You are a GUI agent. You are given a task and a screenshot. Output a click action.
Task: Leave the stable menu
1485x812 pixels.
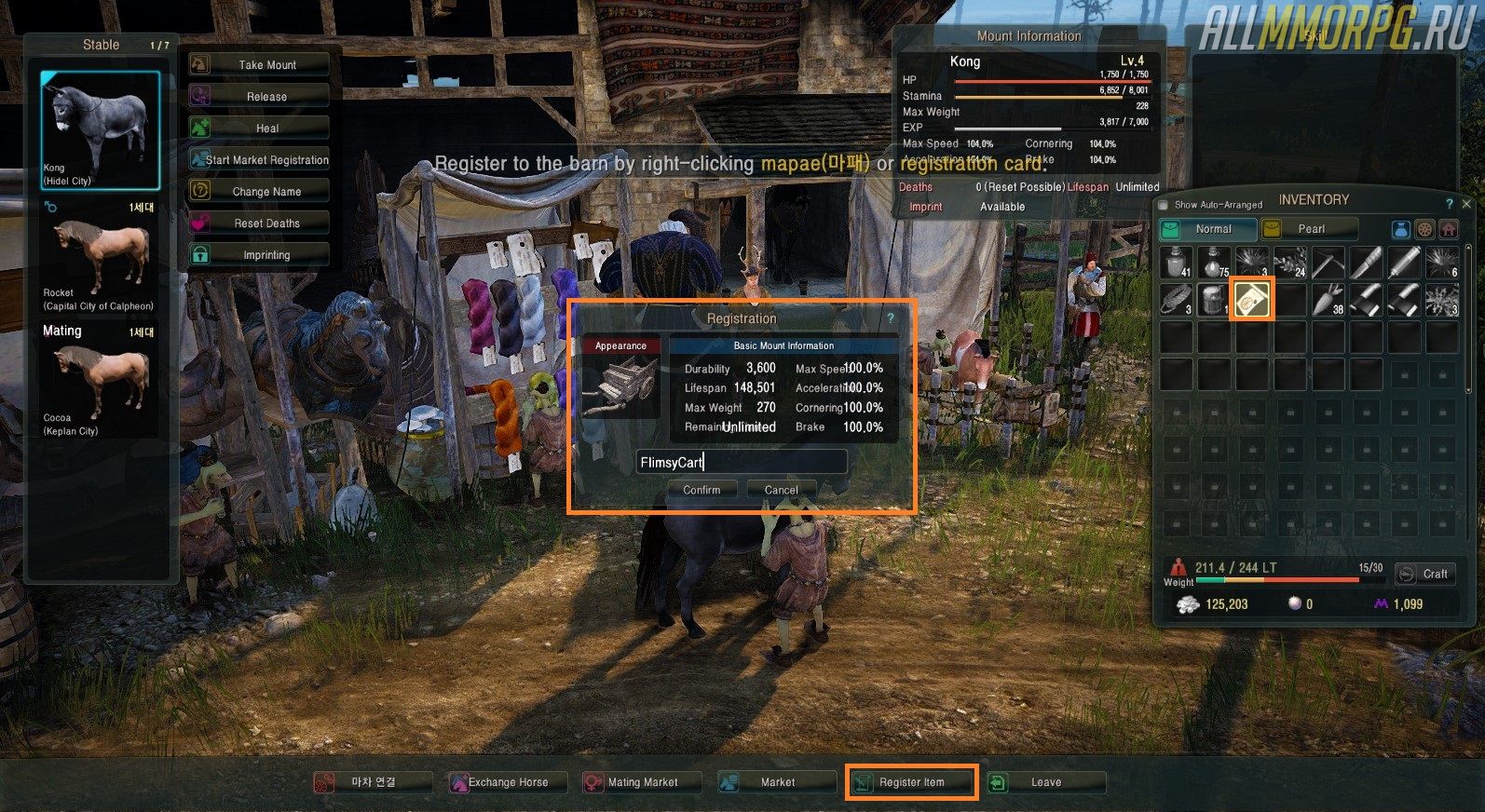click(1045, 782)
